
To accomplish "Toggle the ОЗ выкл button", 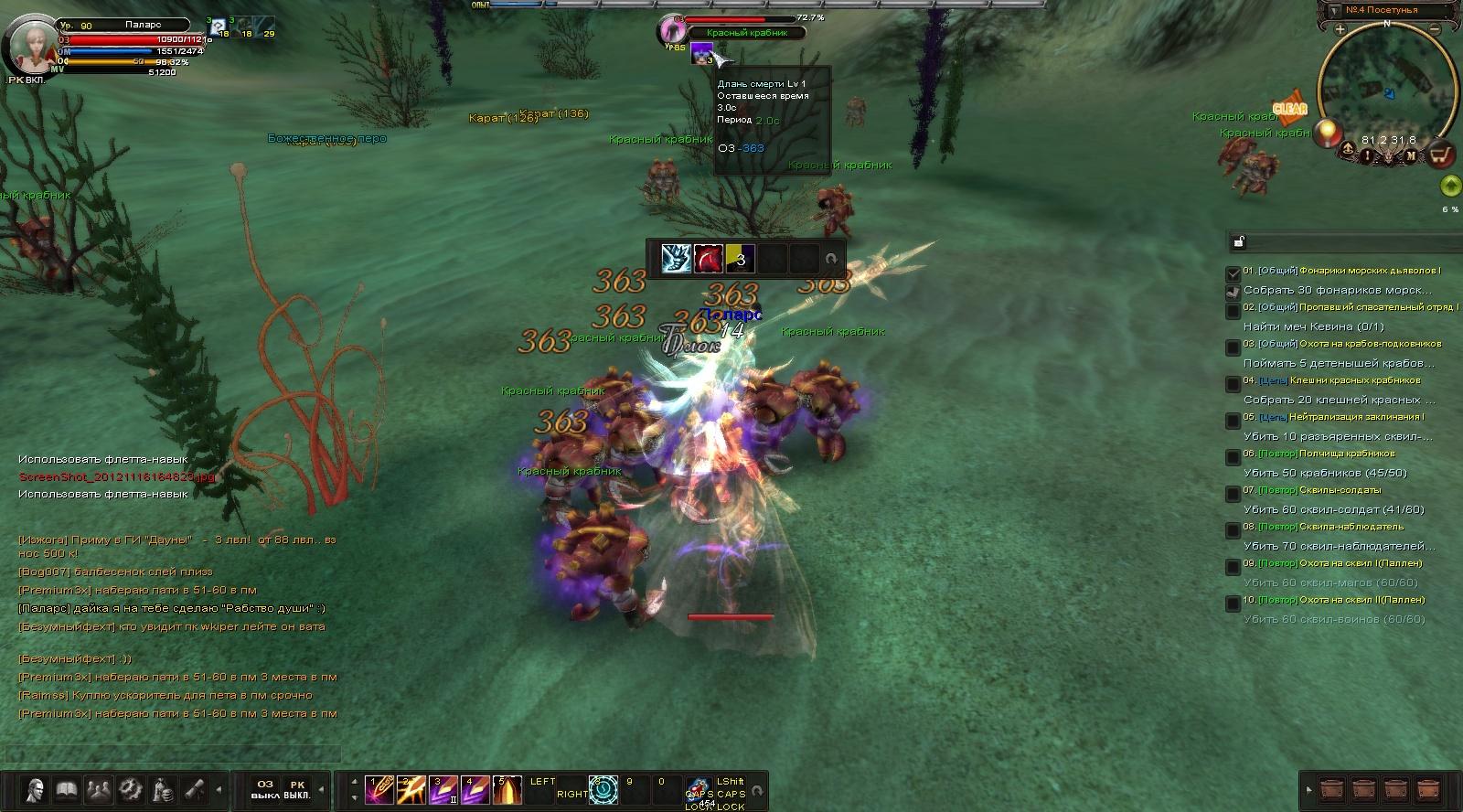I will [265, 789].
